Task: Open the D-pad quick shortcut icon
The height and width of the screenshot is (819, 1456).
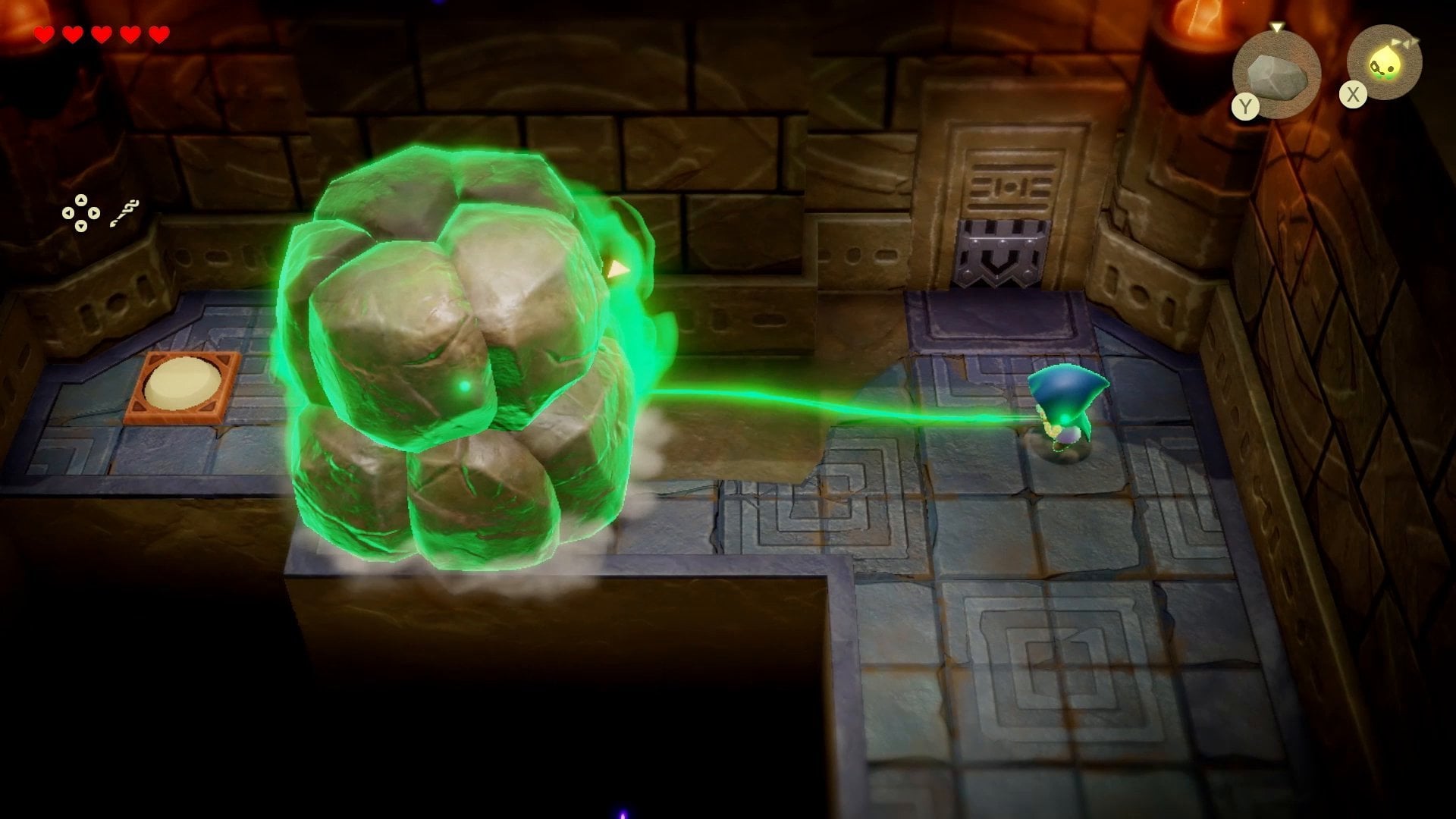Action: click(80, 212)
